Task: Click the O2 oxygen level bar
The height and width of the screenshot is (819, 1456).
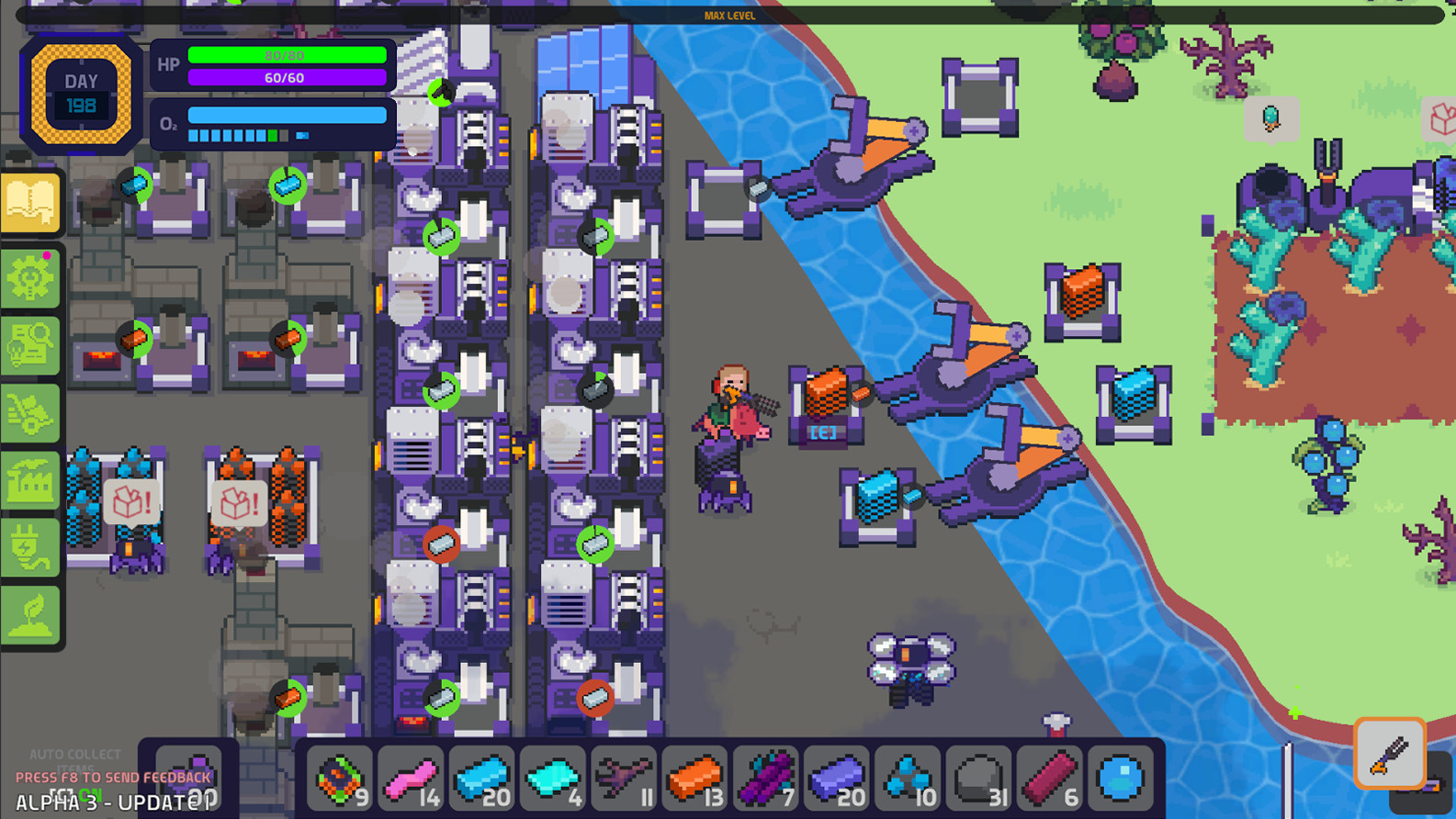Action: coord(285,116)
